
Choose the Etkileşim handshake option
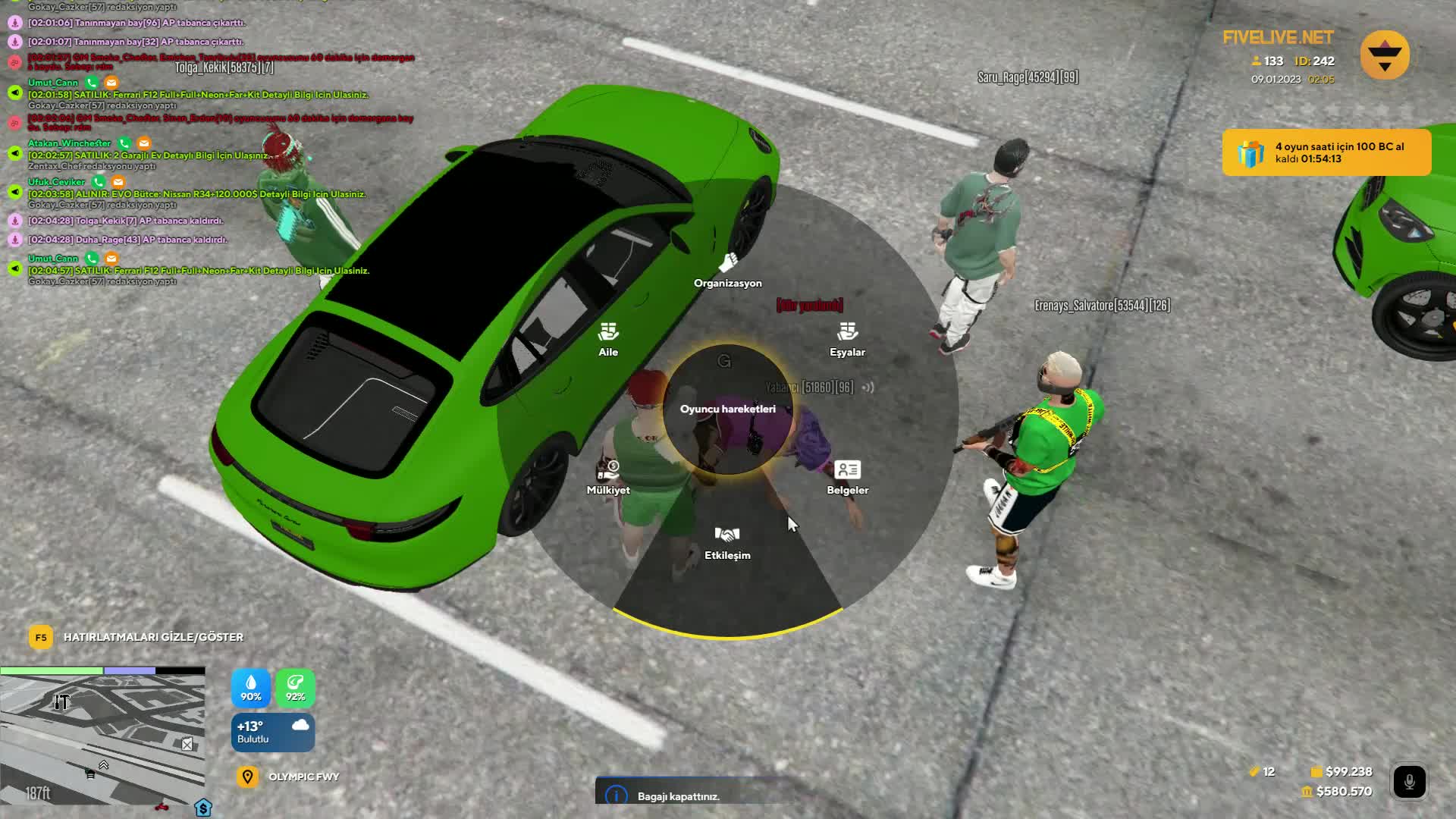[727, 542]
